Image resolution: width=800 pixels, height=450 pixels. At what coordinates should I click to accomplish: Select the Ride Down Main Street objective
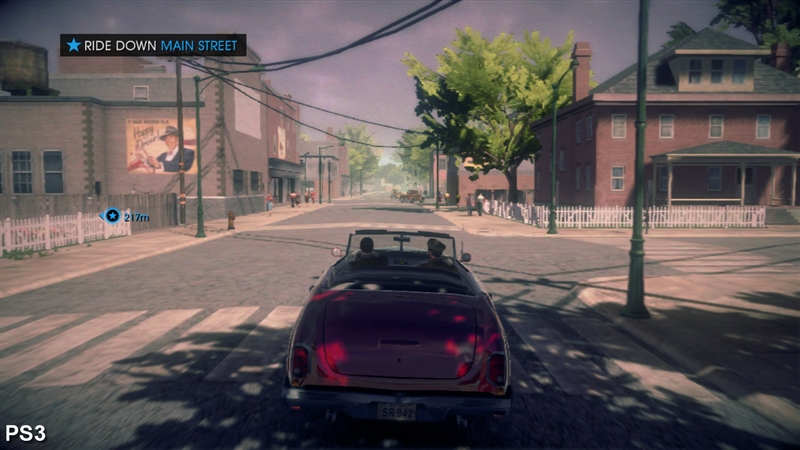pyautogui.click(x=153, y=45)
